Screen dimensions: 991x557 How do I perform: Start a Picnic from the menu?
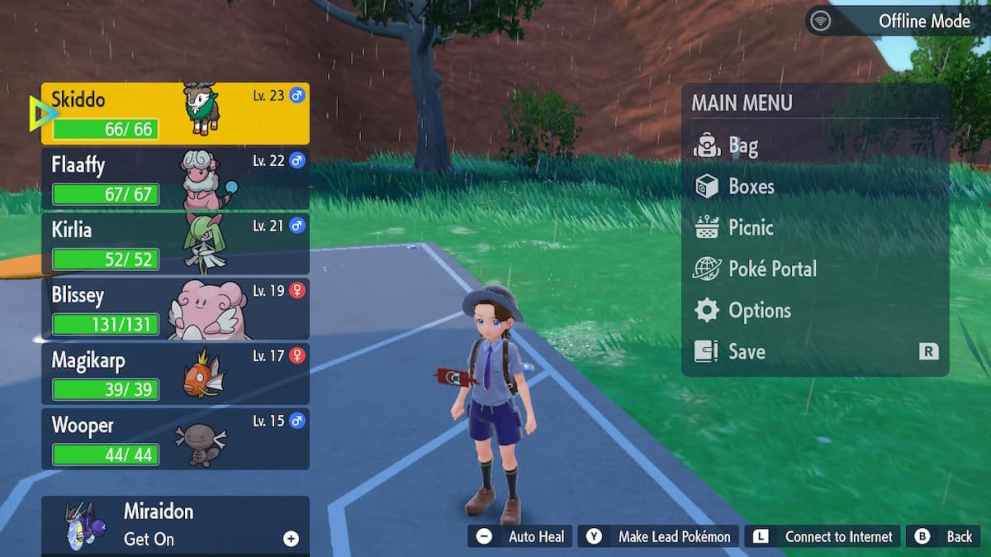pyautogui.click(x=750, y=228)
